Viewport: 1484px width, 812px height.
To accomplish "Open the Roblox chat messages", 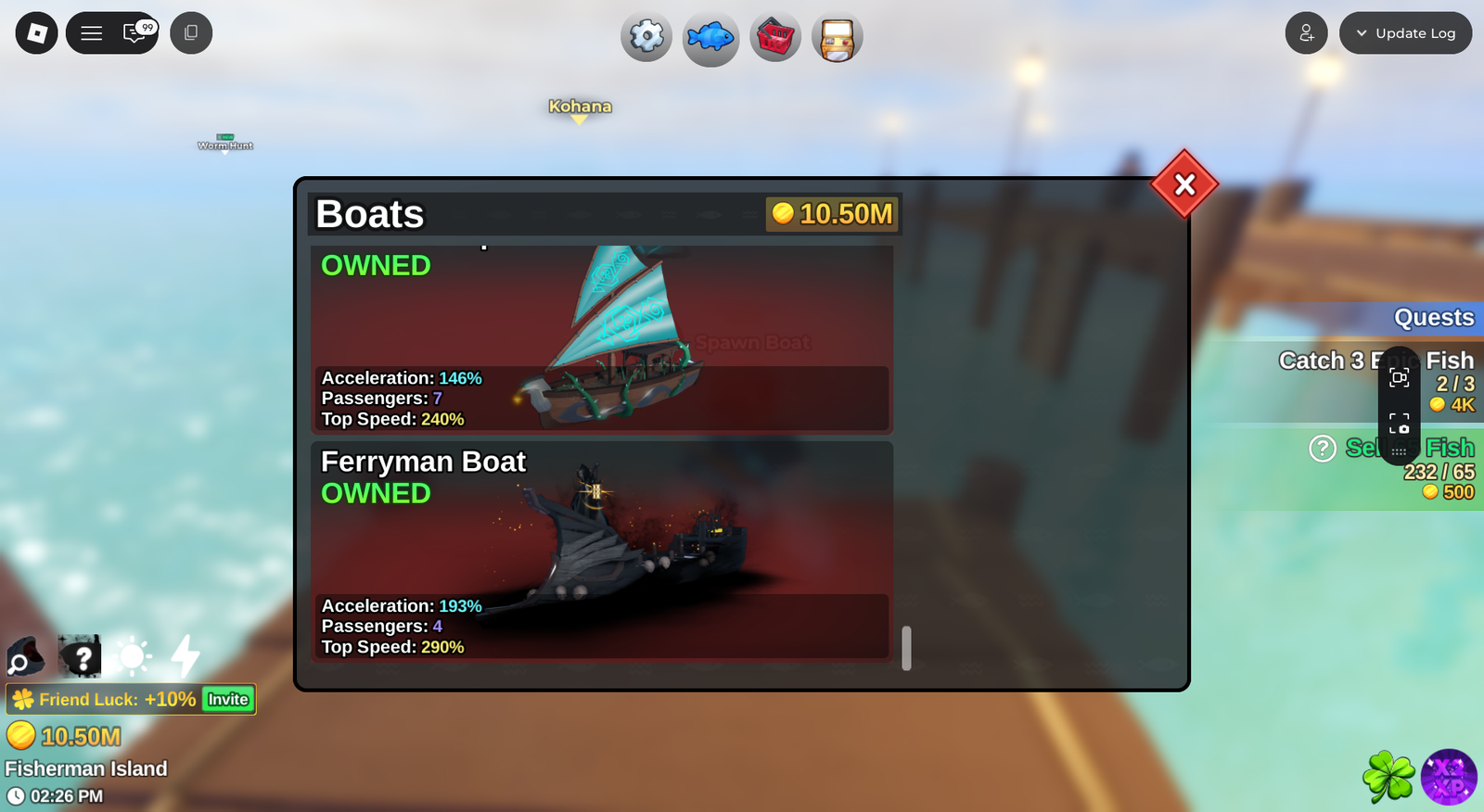I will pyautogui.click(x=136, y=33).
